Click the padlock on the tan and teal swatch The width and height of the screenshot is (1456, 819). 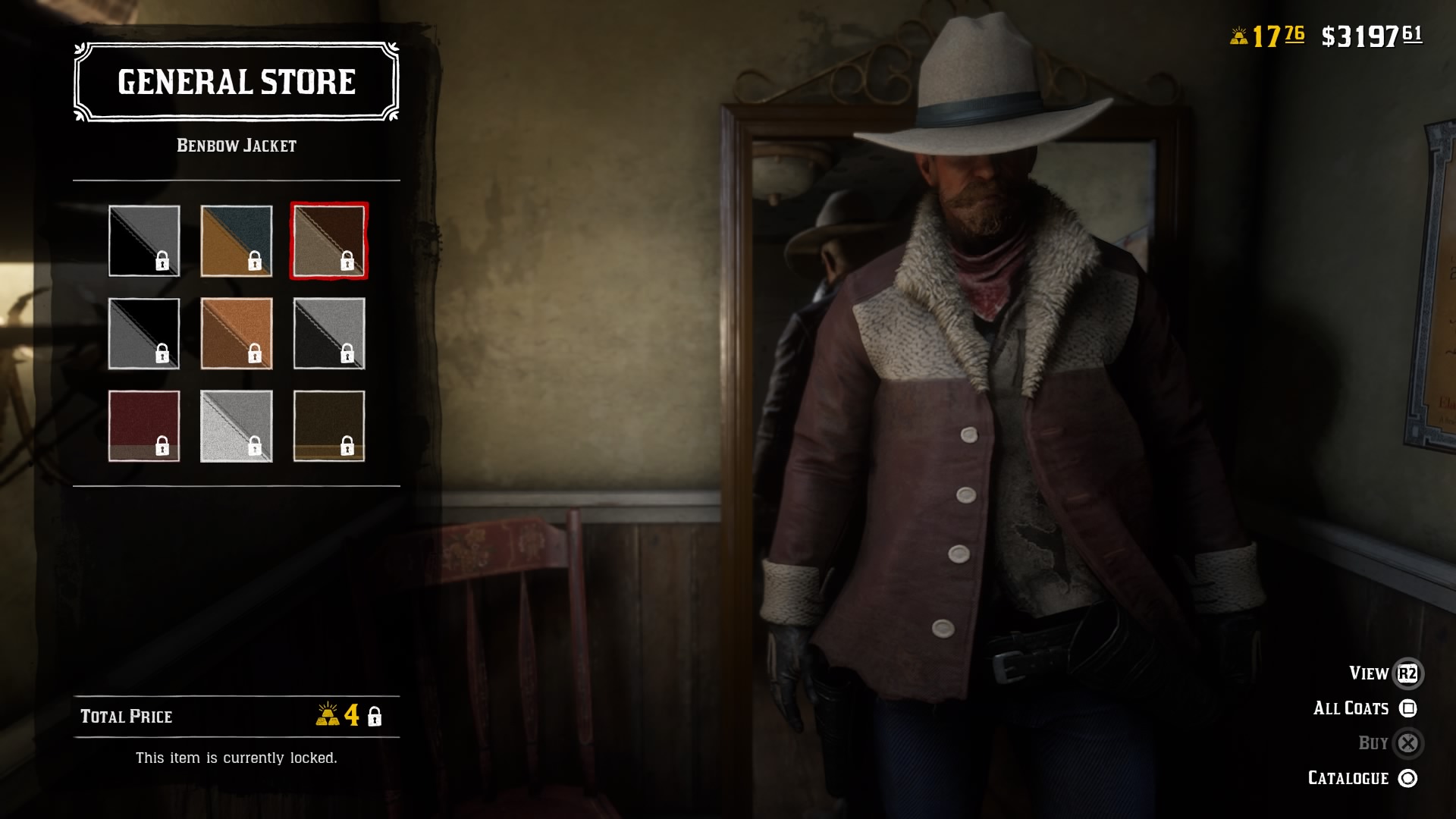(255, 262)
